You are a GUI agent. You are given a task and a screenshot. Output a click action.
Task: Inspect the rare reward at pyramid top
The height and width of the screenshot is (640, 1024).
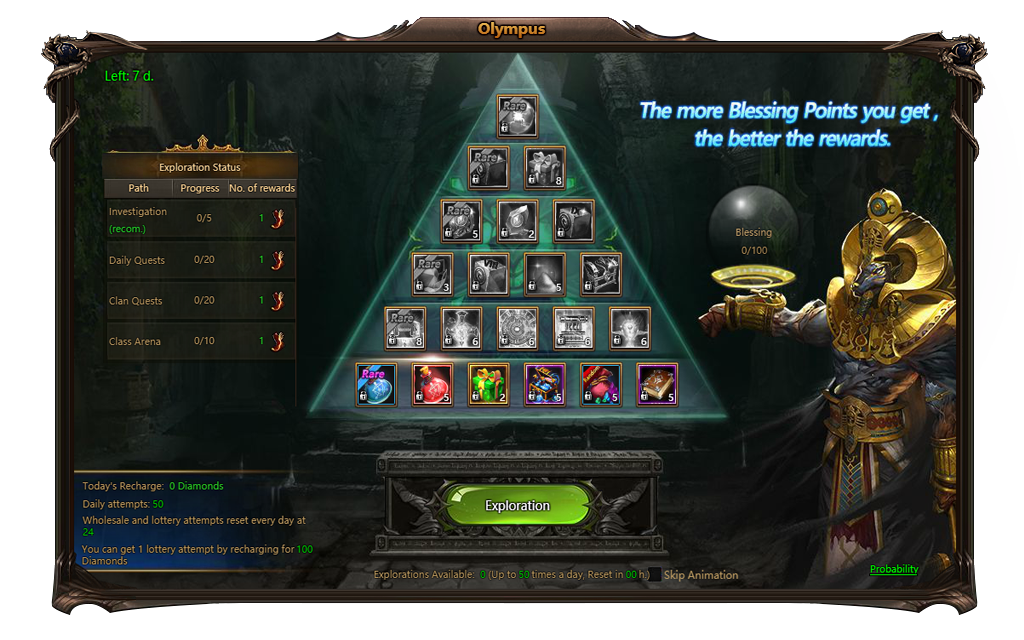tap(517, 116)
